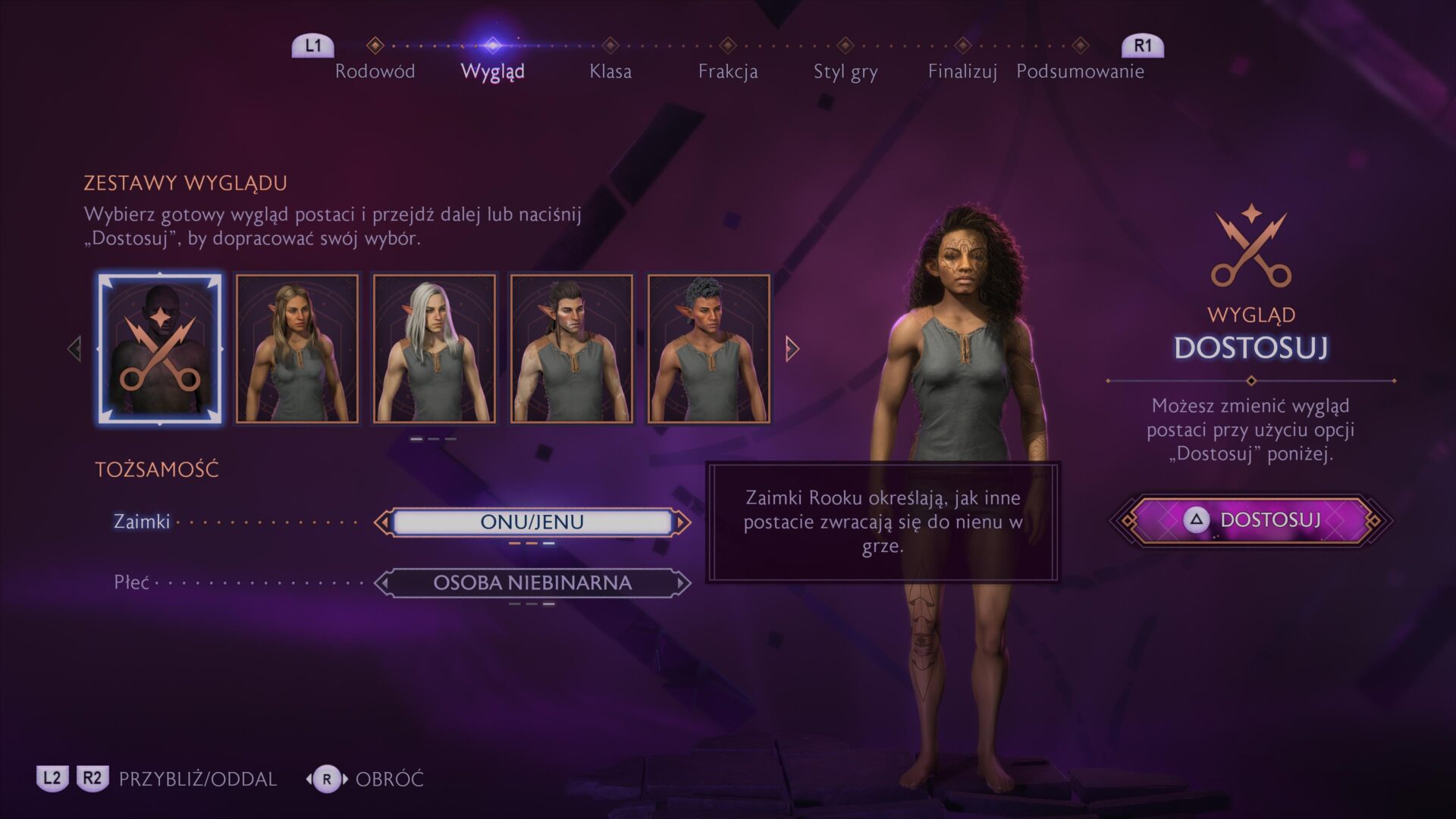Show previous appearance presets with left arrow
1456x819 pixels.
click(x=74, y=349)
